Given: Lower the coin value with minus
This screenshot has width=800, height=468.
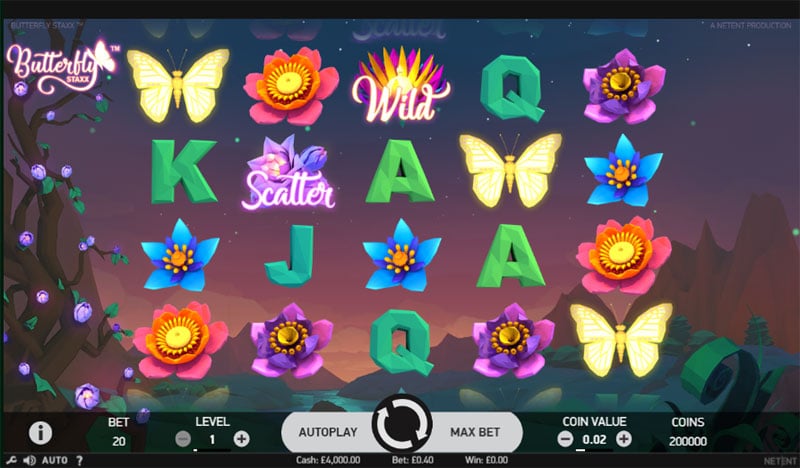Looking at the screenshot, I should pos(565,438).
